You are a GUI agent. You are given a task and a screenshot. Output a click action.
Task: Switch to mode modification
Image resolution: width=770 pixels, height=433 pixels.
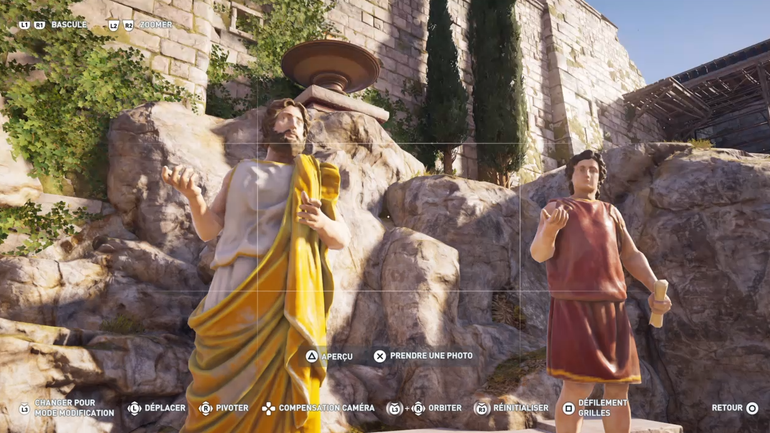(x=66, y=408)
